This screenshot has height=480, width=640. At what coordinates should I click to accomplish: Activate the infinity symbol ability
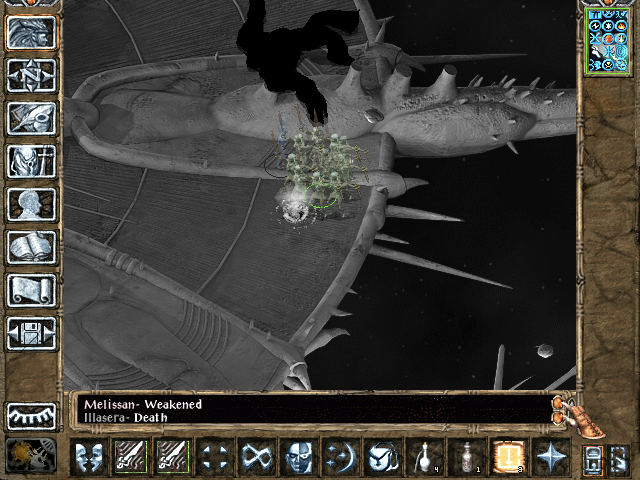pos(257,456)
